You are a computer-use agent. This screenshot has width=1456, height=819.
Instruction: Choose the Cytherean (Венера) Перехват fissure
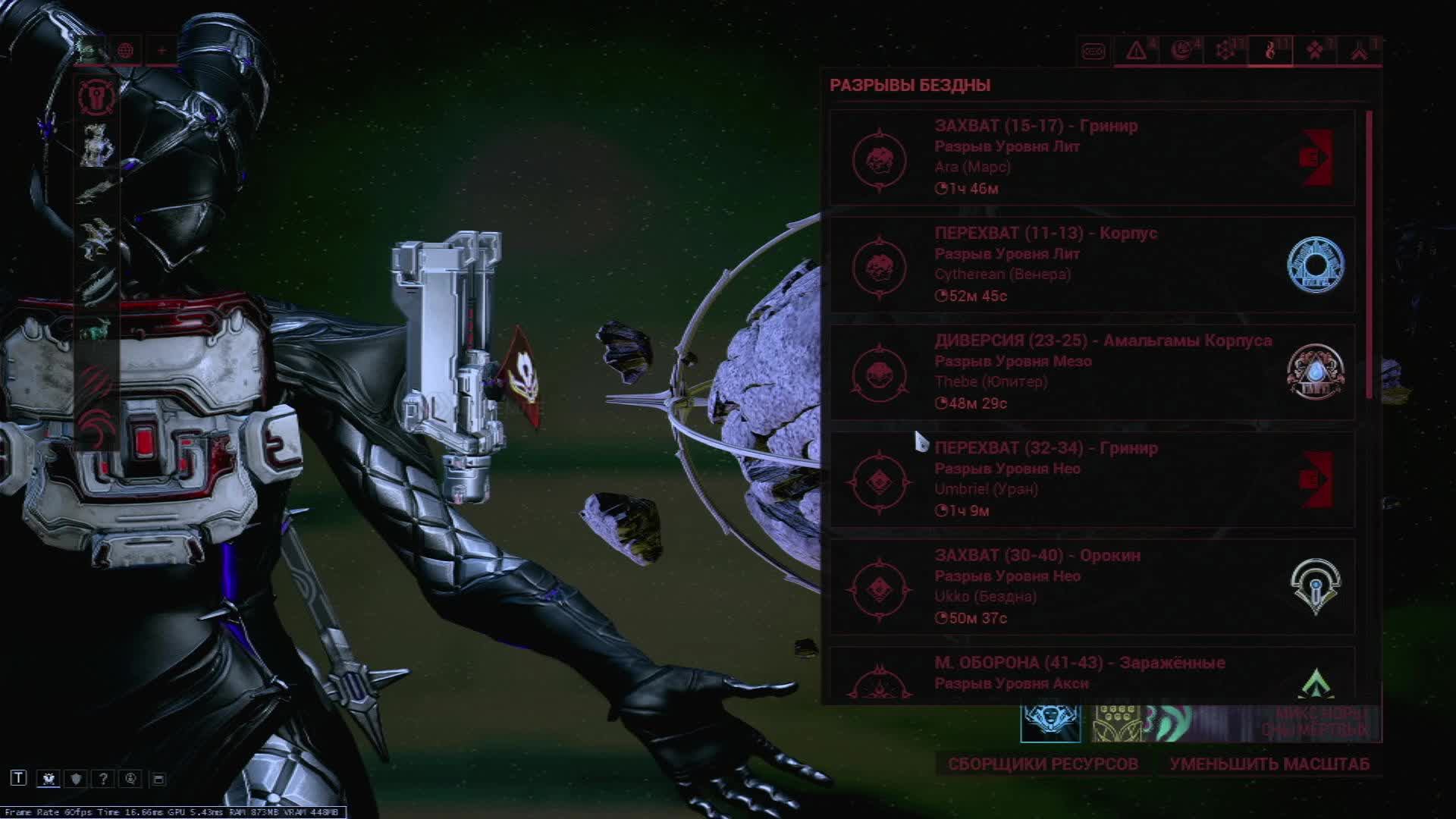(1092, 265)
